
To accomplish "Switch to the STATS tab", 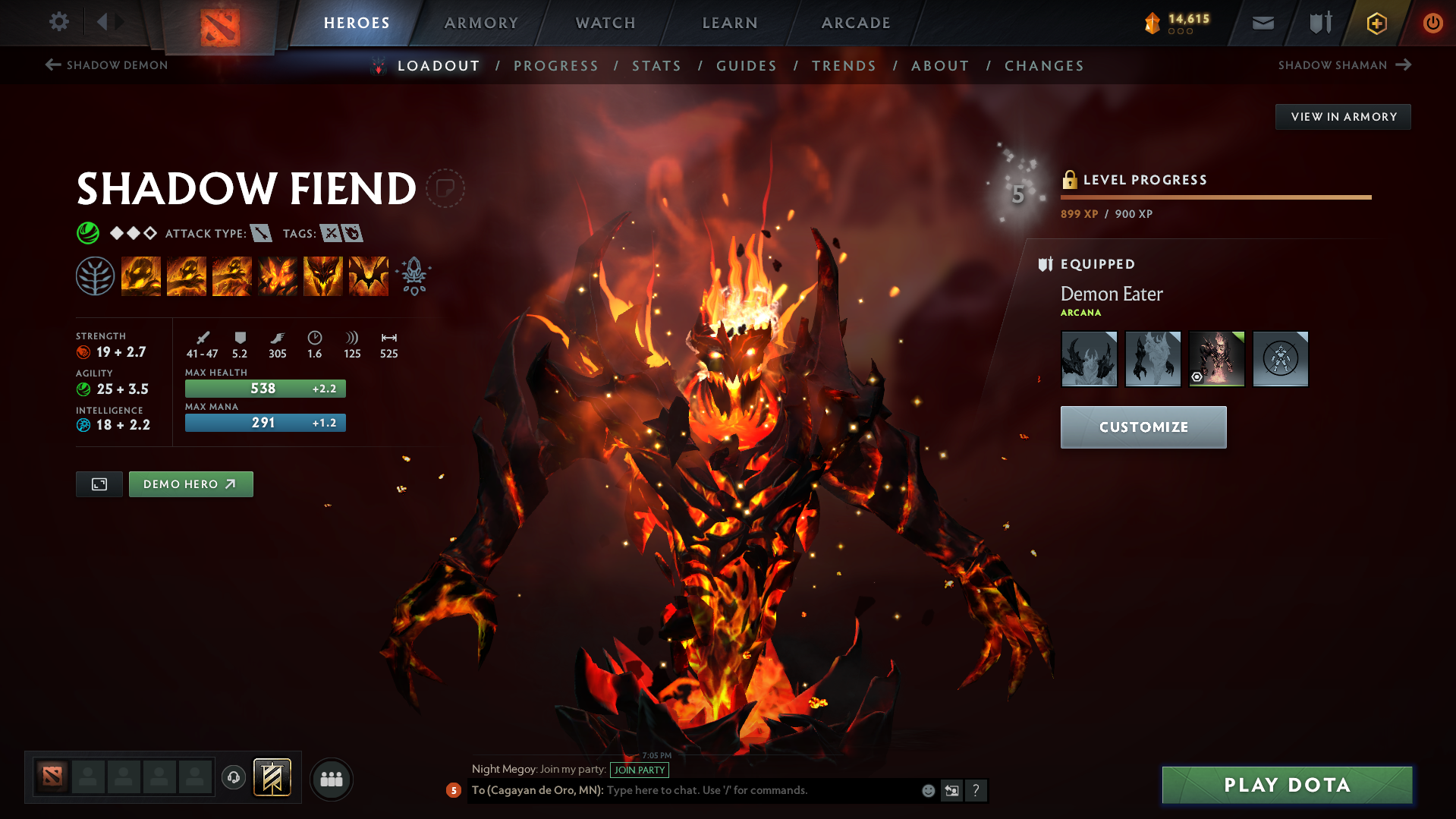I will pyautogui.click(x=656, y=66).
